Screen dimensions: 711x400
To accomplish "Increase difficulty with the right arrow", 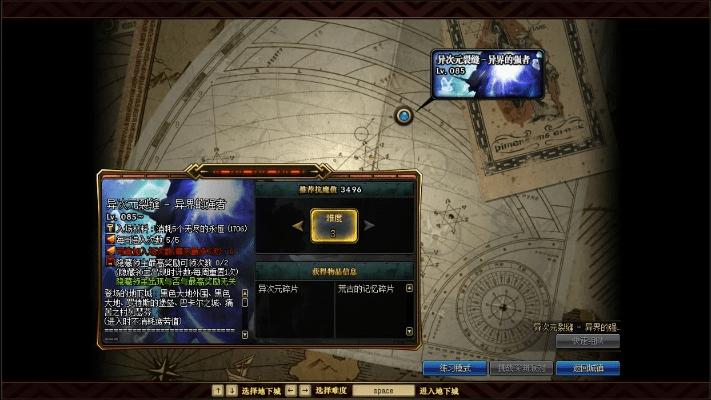I will 372,225.
